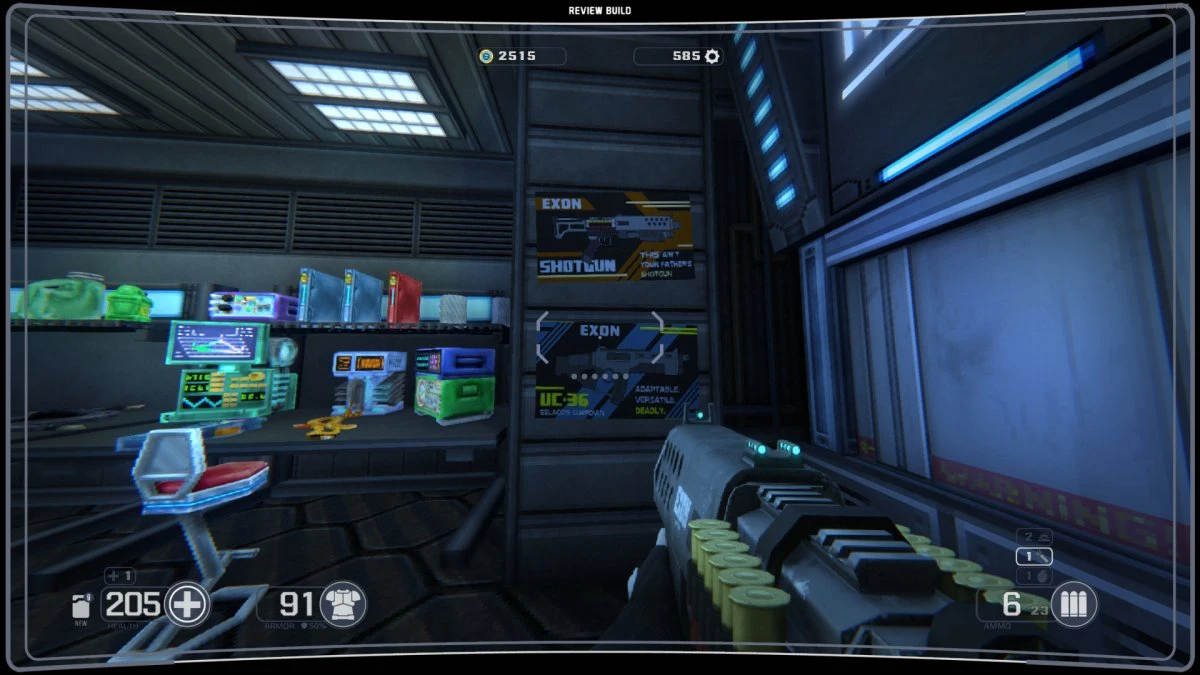Click the health cross icon
Image resolution: width=1200 pixels, height=675 pixels.
click(186, 604)
